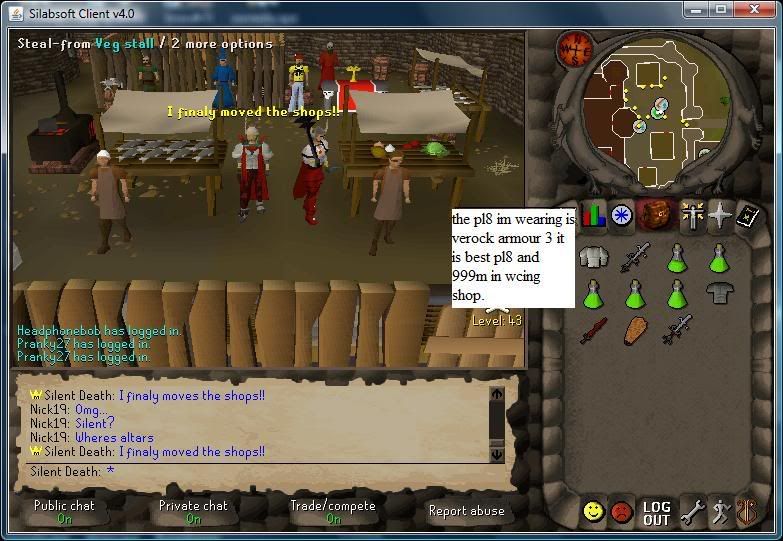The width and height of the screenshot is (783, 541).
Task: Click the LOG OUT tab
Action: 657,513
